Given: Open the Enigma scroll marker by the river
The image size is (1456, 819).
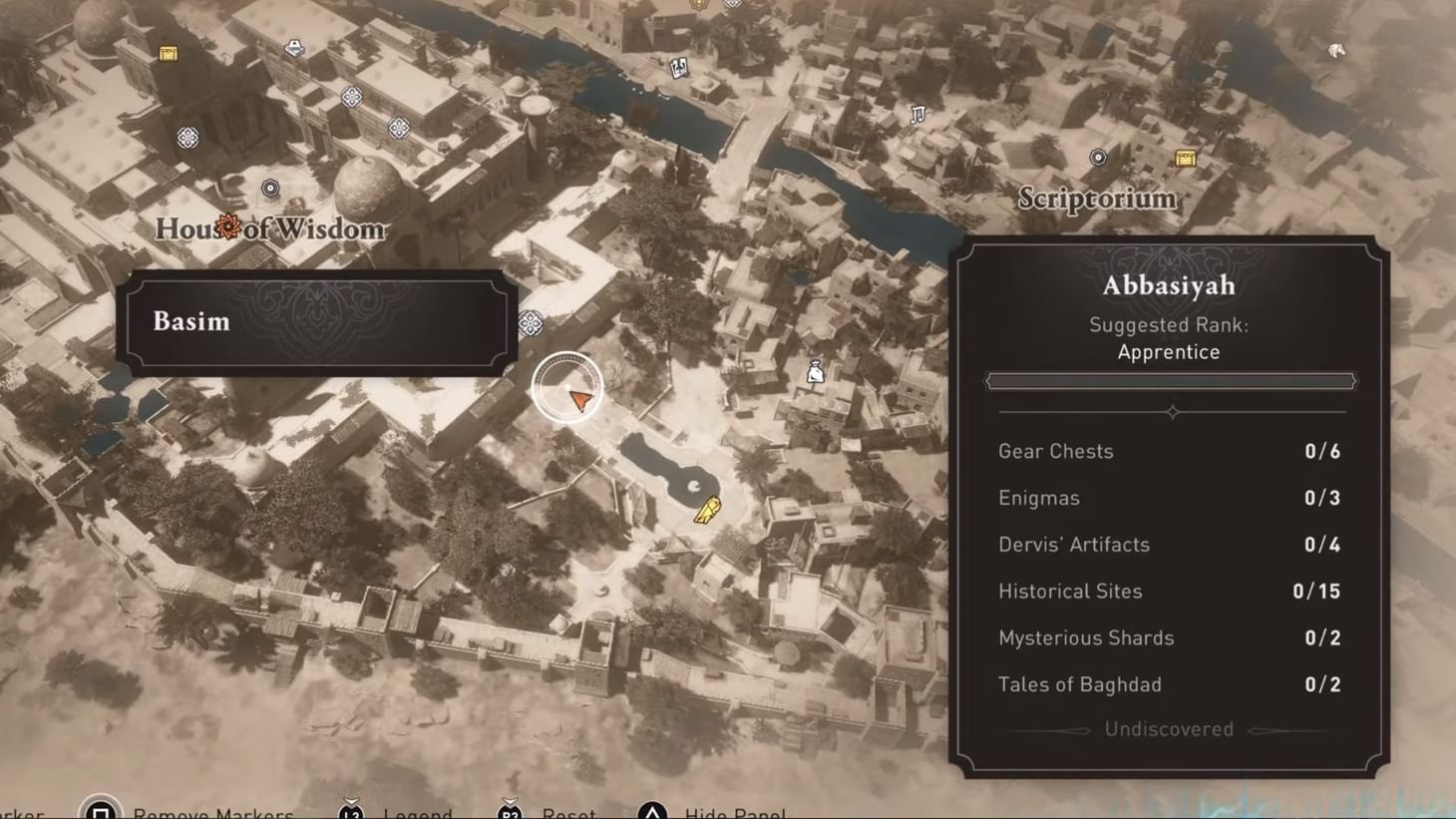Looking at the screenshot, I should coord(679,67).
